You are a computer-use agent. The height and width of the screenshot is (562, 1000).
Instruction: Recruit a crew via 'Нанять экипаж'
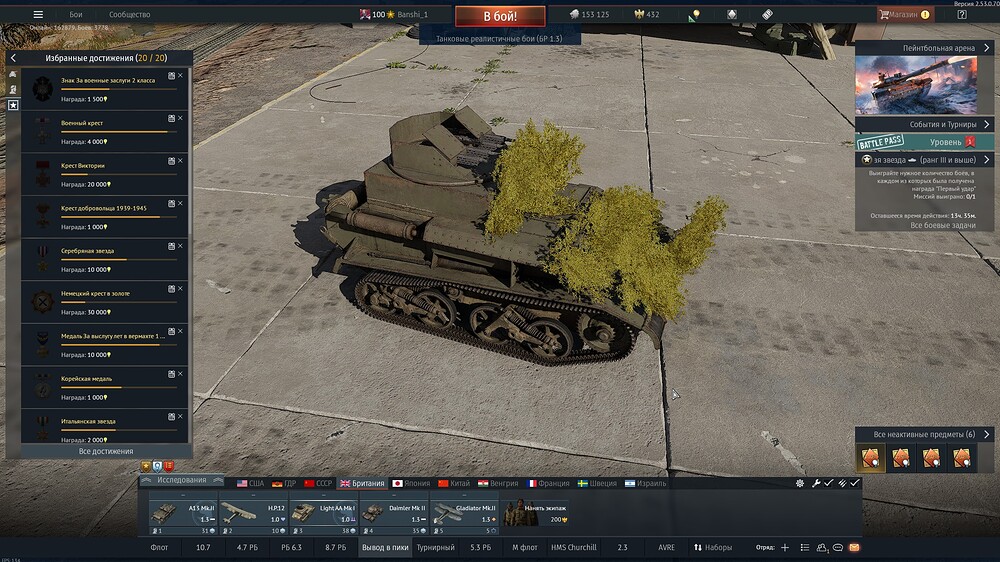[536, 513]
